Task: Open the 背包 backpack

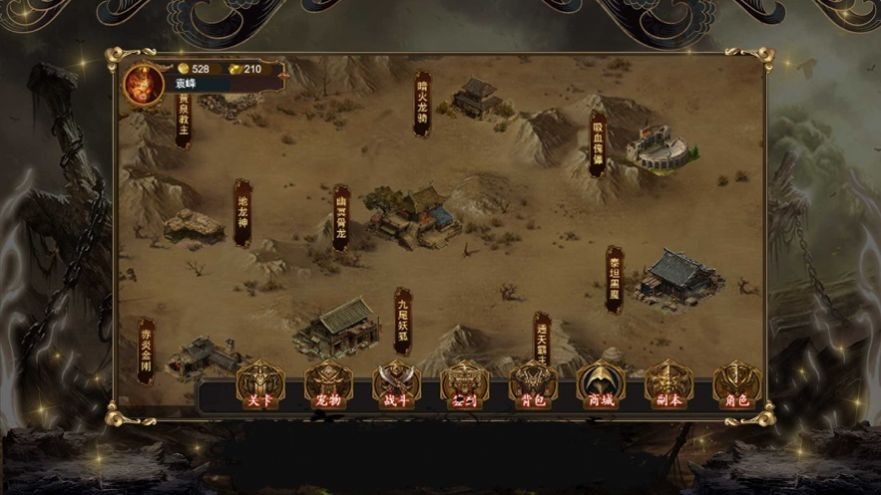Action: 533,385
